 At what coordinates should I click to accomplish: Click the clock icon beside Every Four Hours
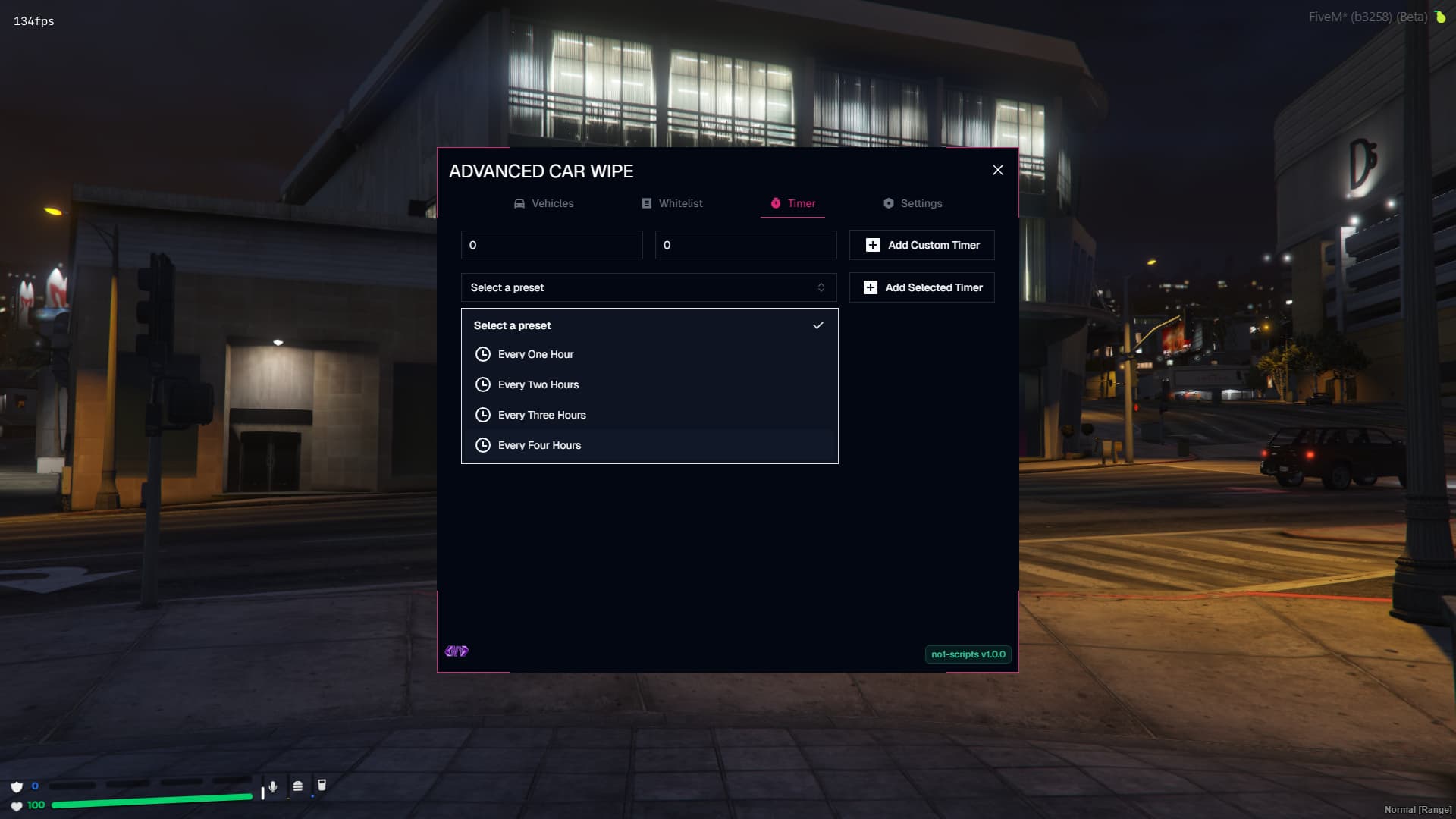pos(484,445)
